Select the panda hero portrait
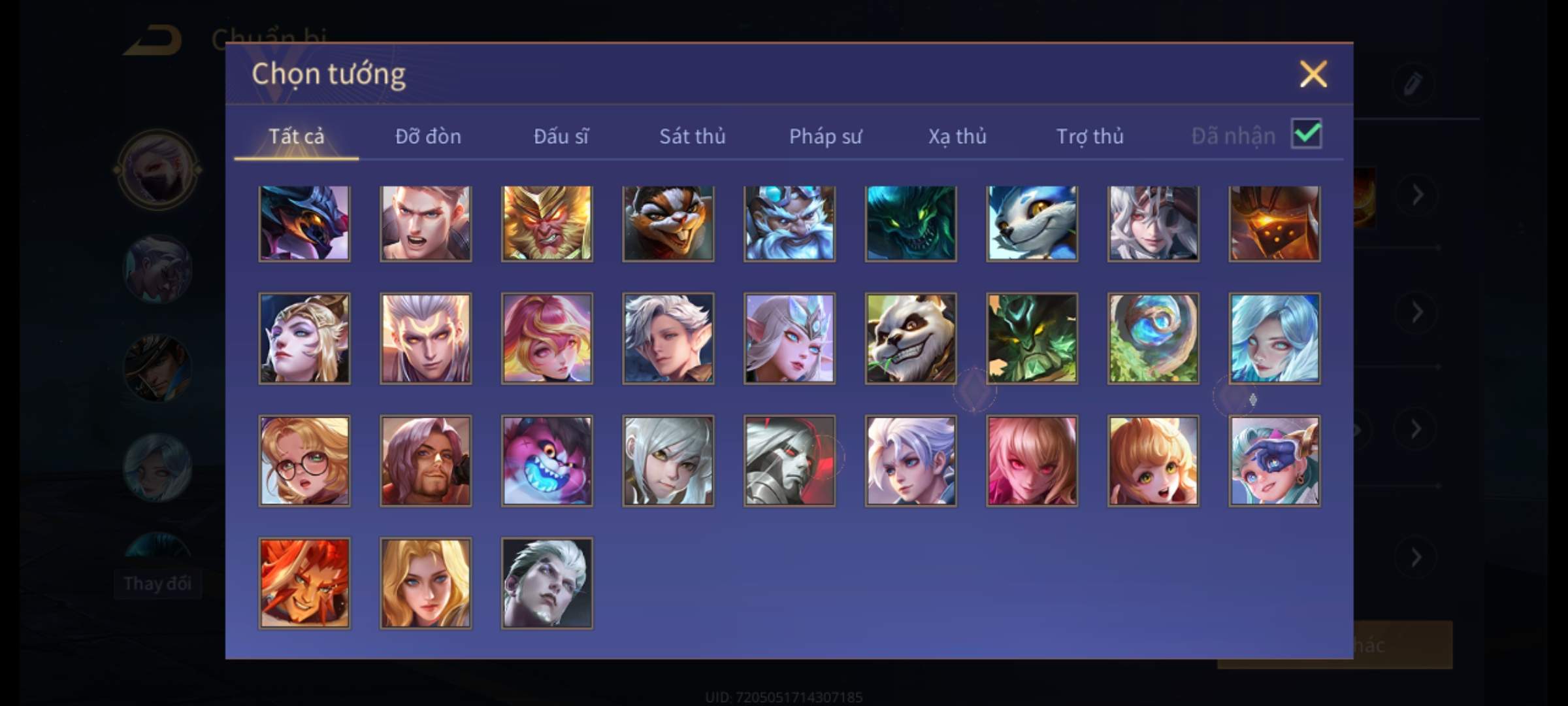This screenshot has height=706, width=1568. pyautogui.click(x=911, y=338)
